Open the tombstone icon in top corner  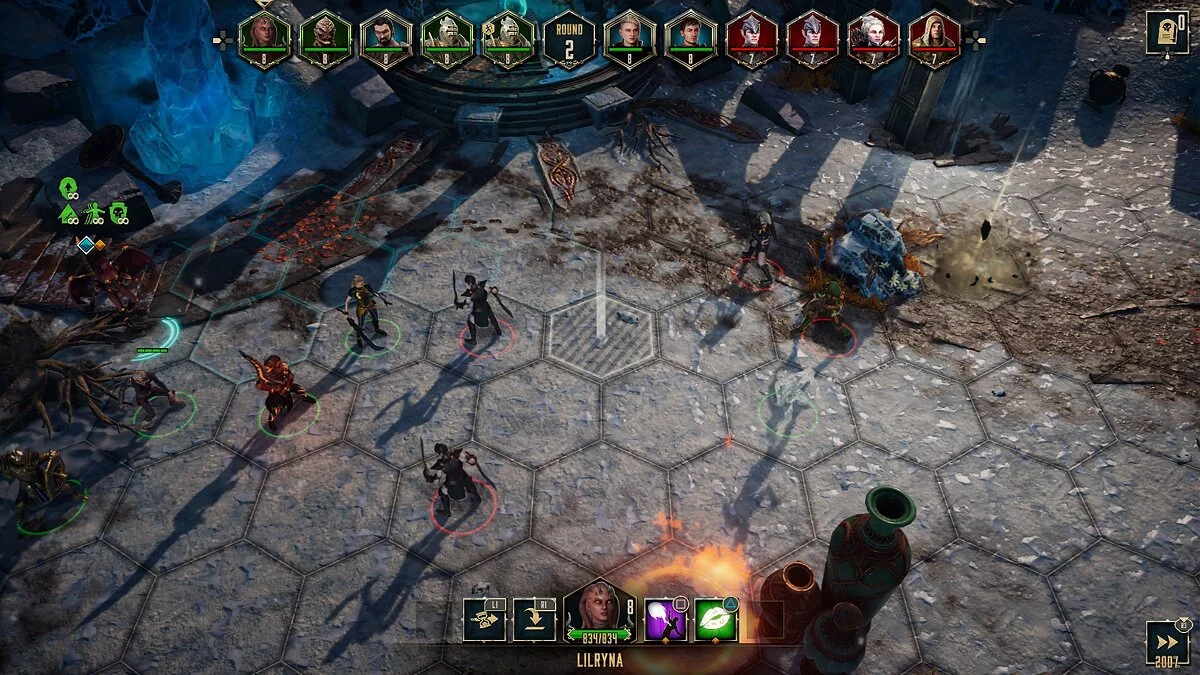[x=1167, y=33]
